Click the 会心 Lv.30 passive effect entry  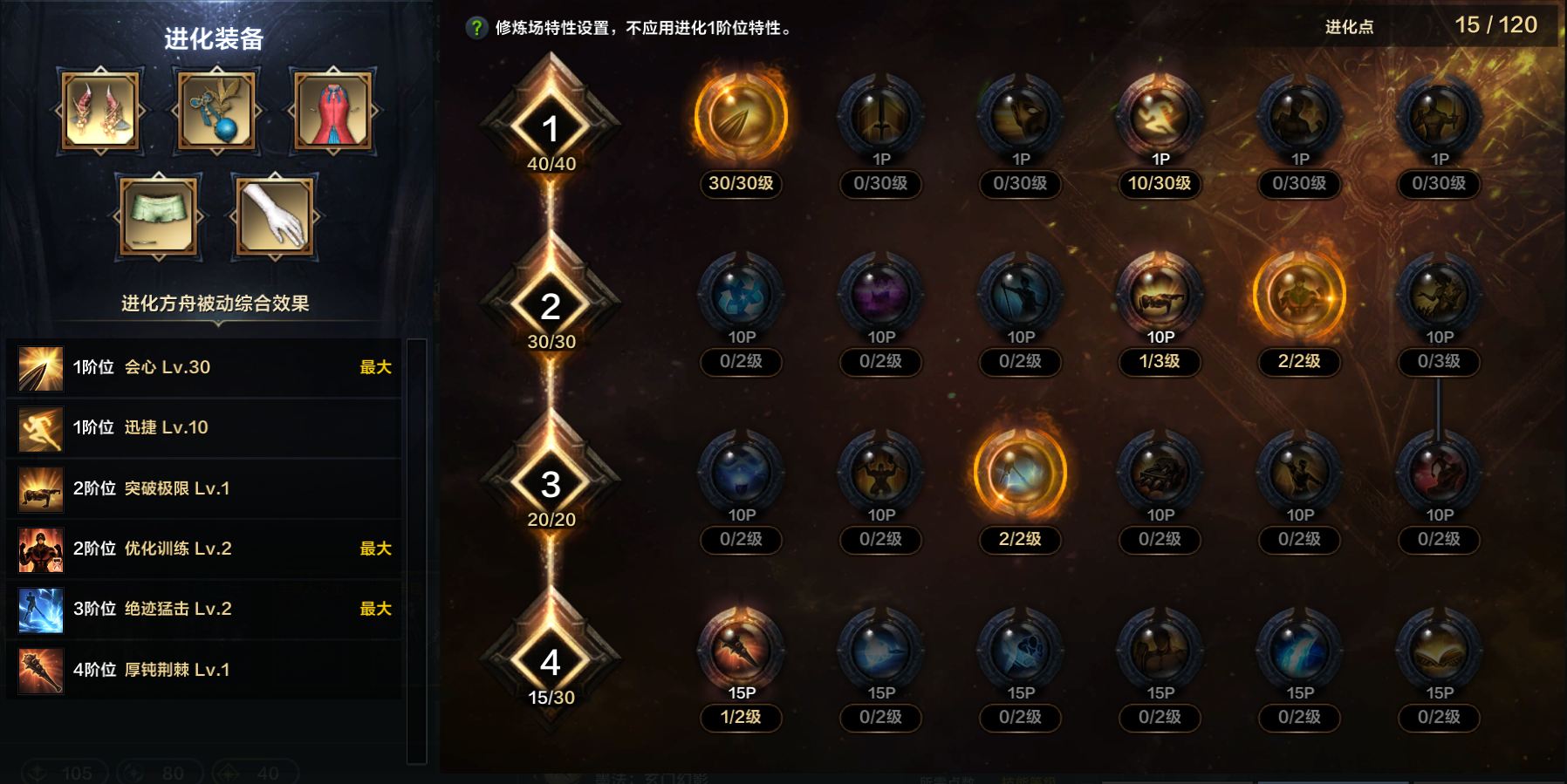pos(202,367)
